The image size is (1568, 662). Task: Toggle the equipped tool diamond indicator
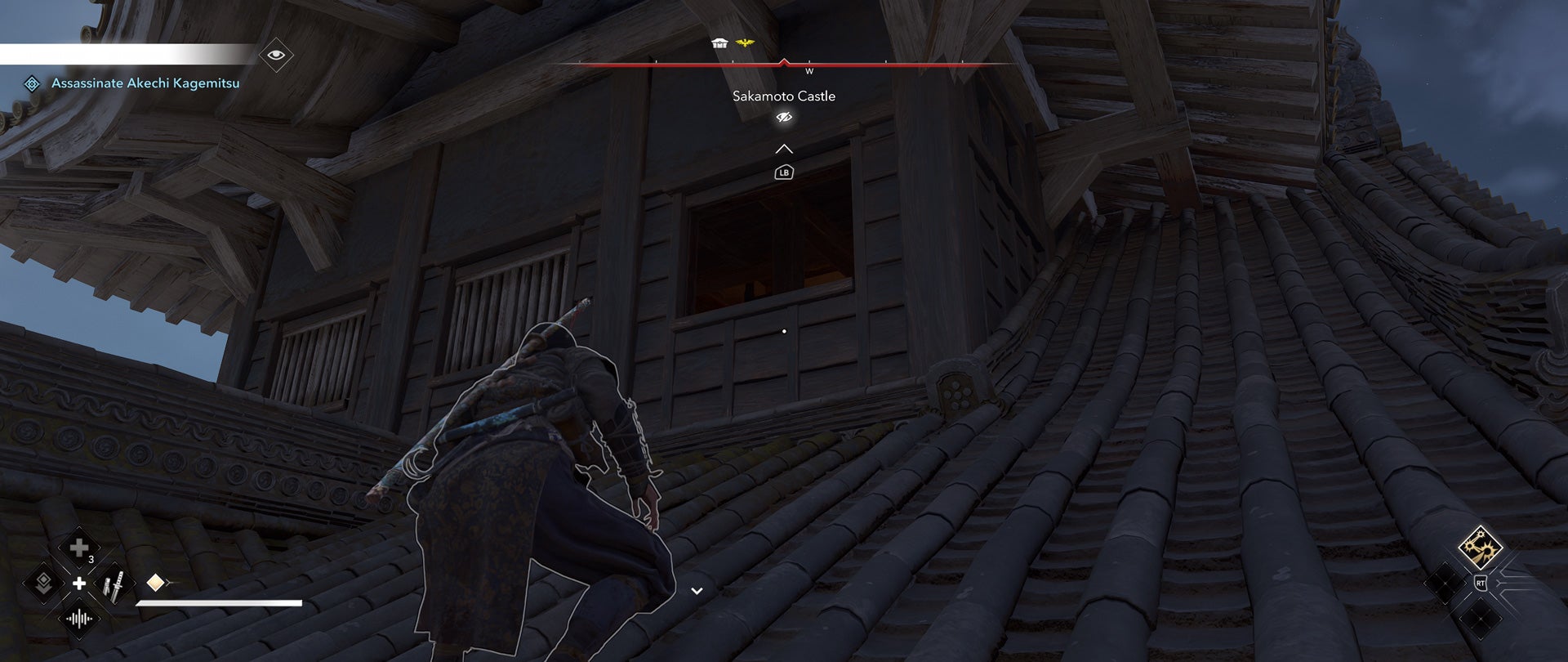pos(155,582)
